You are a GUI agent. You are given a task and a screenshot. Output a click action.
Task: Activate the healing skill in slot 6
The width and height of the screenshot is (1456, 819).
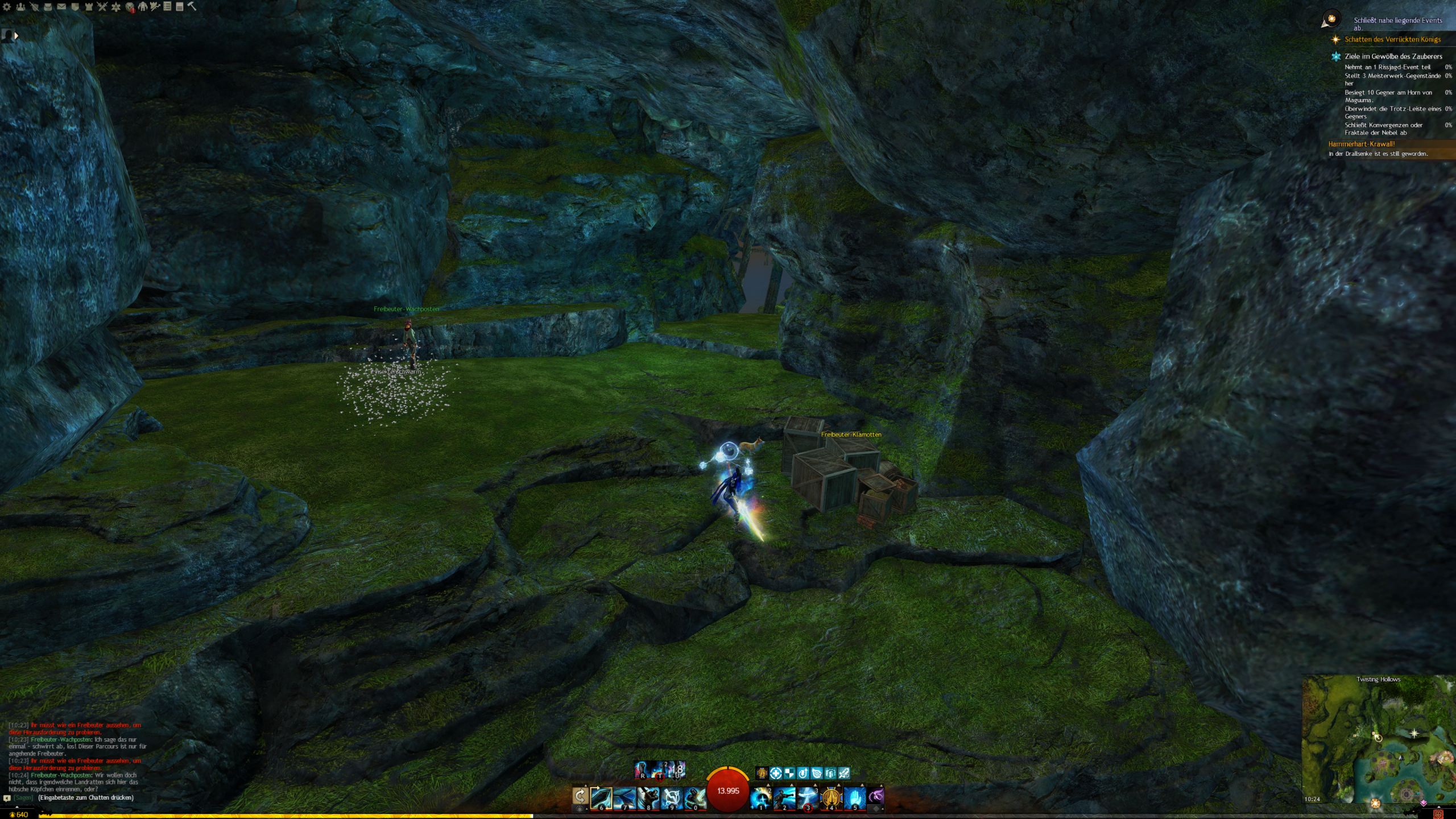coord(601,798)
